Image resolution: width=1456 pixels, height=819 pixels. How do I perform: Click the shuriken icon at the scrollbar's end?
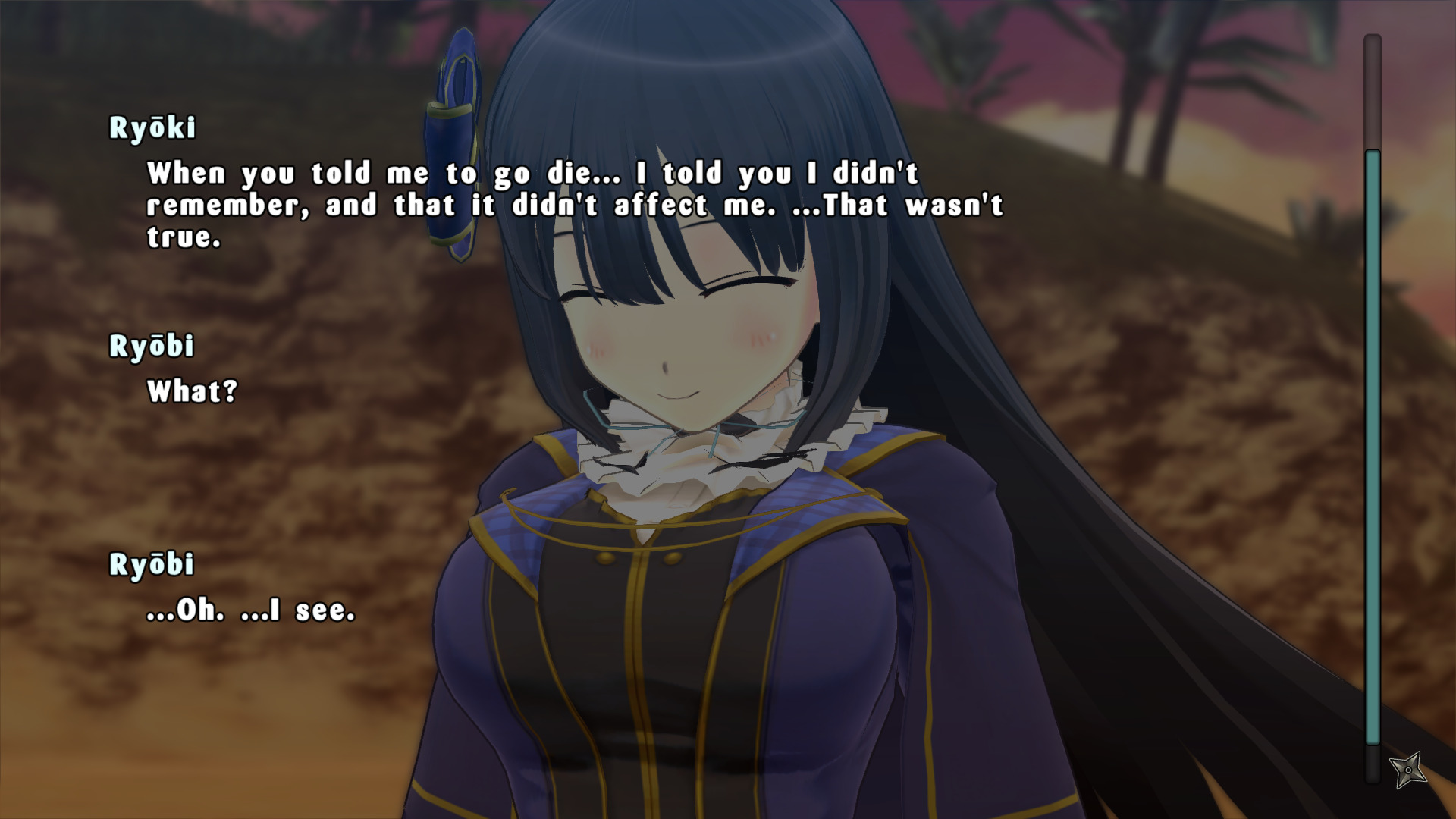pos(1408,770)
